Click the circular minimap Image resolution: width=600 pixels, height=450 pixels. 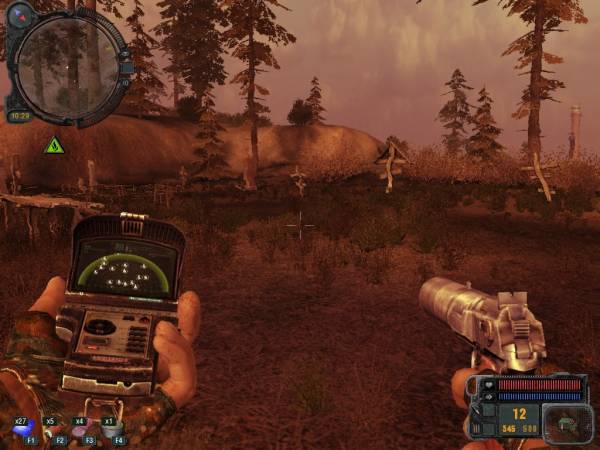point(68,68)
